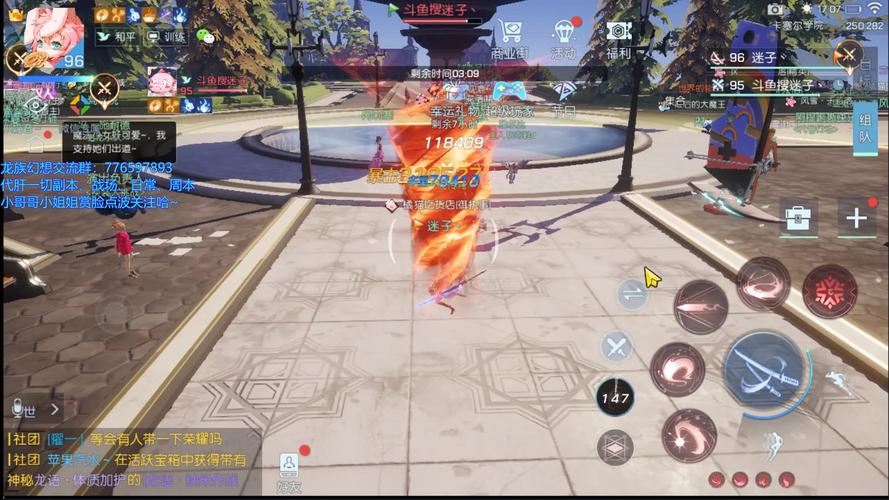
Task: Open the briefcase bag button
Action: tap(798, 217)
